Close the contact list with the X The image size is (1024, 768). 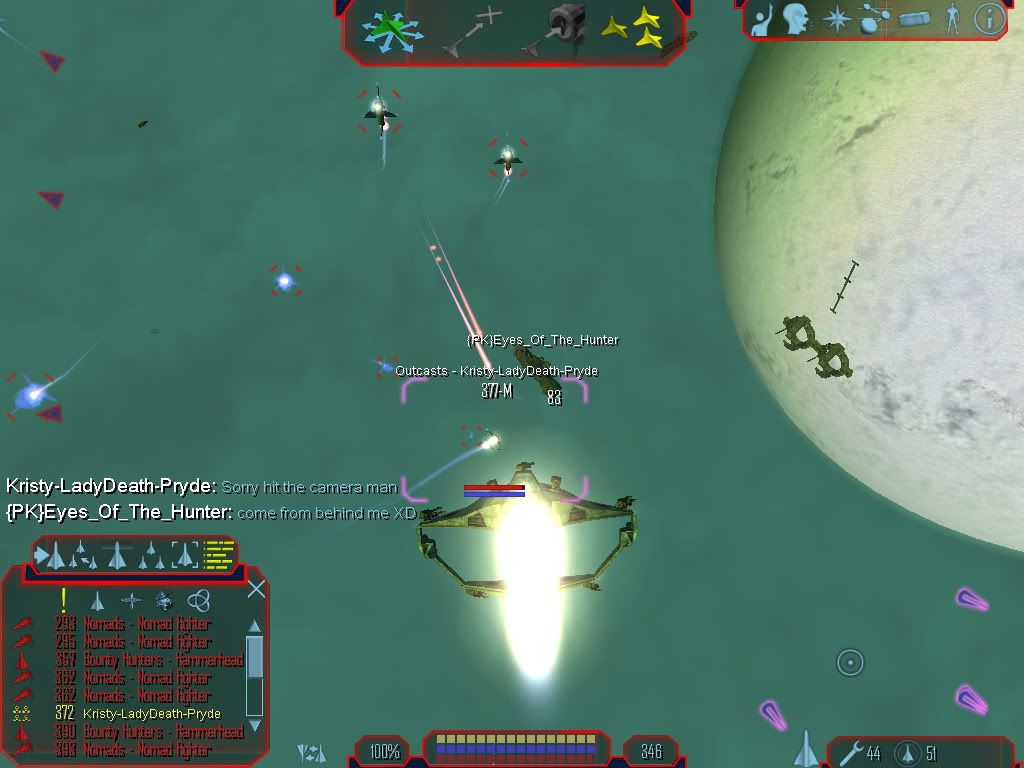(x=256, y=589)
